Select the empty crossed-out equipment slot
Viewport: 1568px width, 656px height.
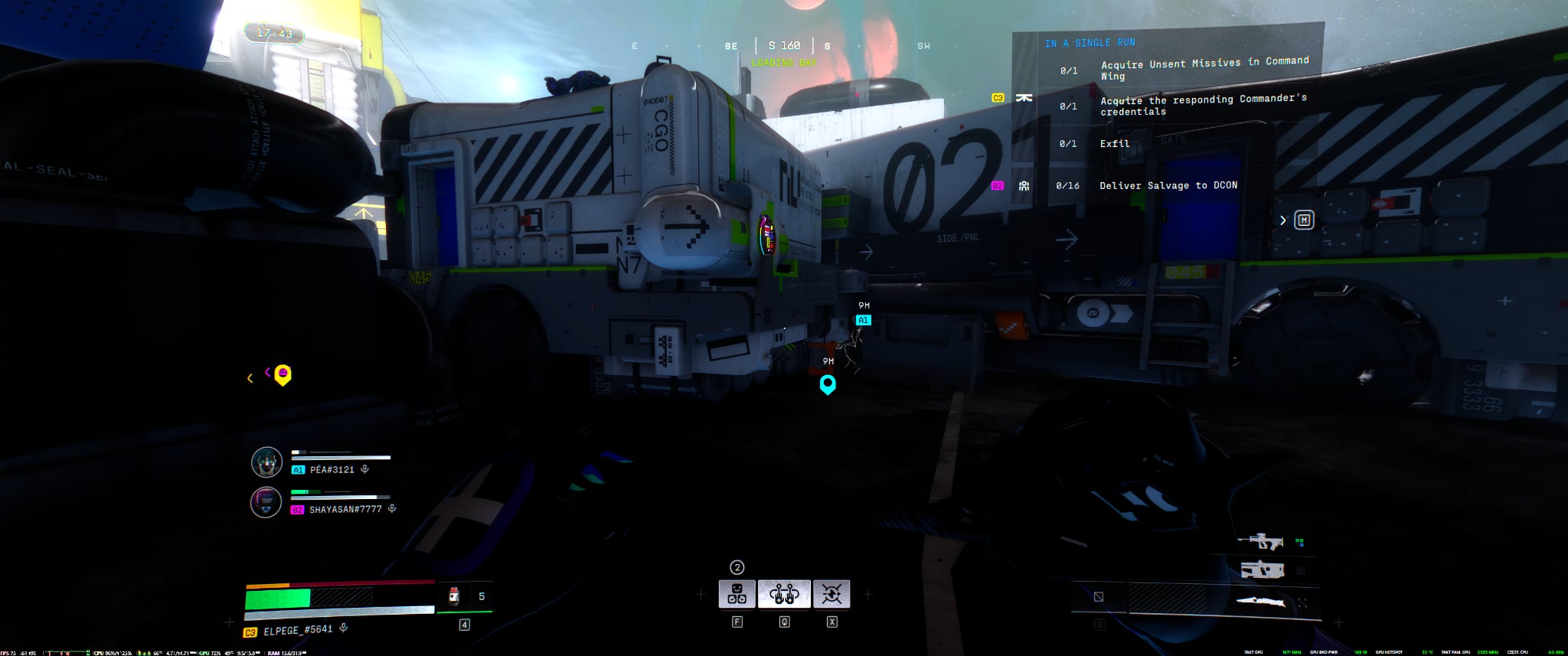pos(1099,597)
